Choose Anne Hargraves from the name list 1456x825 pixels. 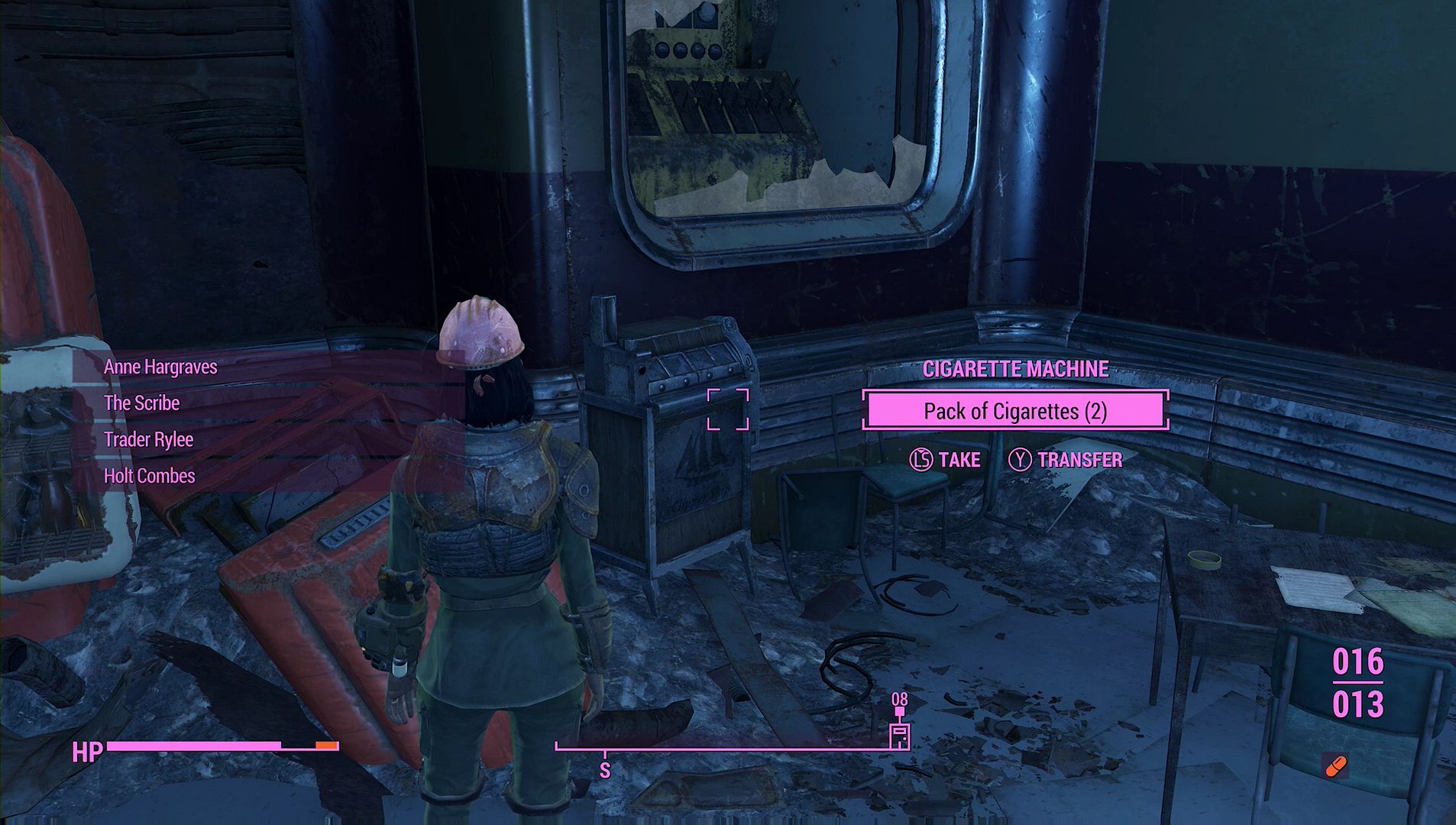click(x=160, y=367)
